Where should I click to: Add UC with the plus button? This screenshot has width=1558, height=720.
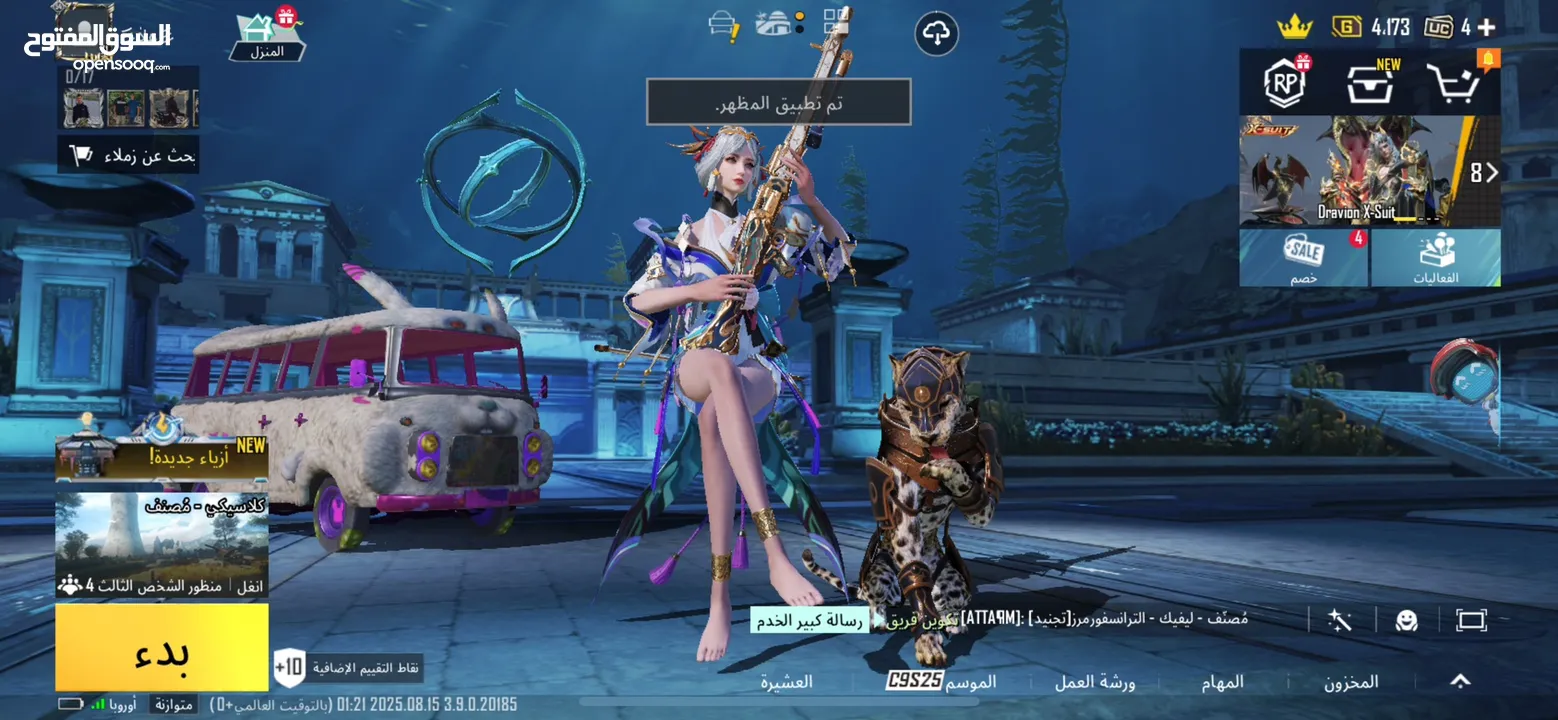click(1486, 27)
